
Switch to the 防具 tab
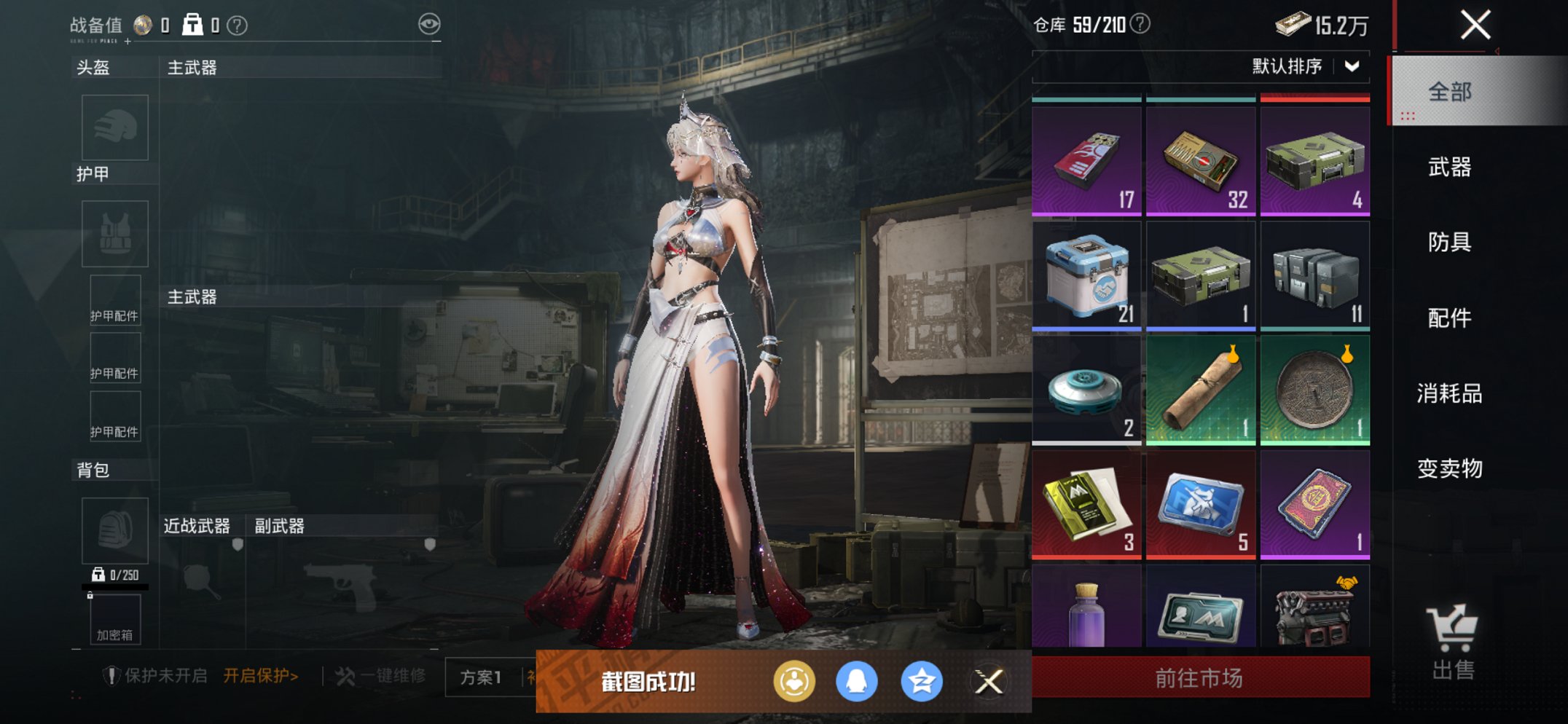[1449, 243]
